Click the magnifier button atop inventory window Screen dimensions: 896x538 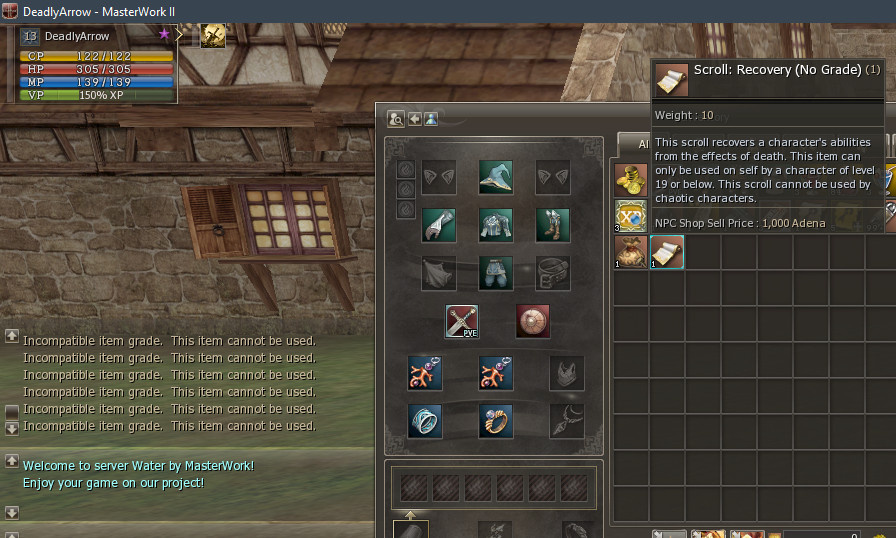[396, 119]
